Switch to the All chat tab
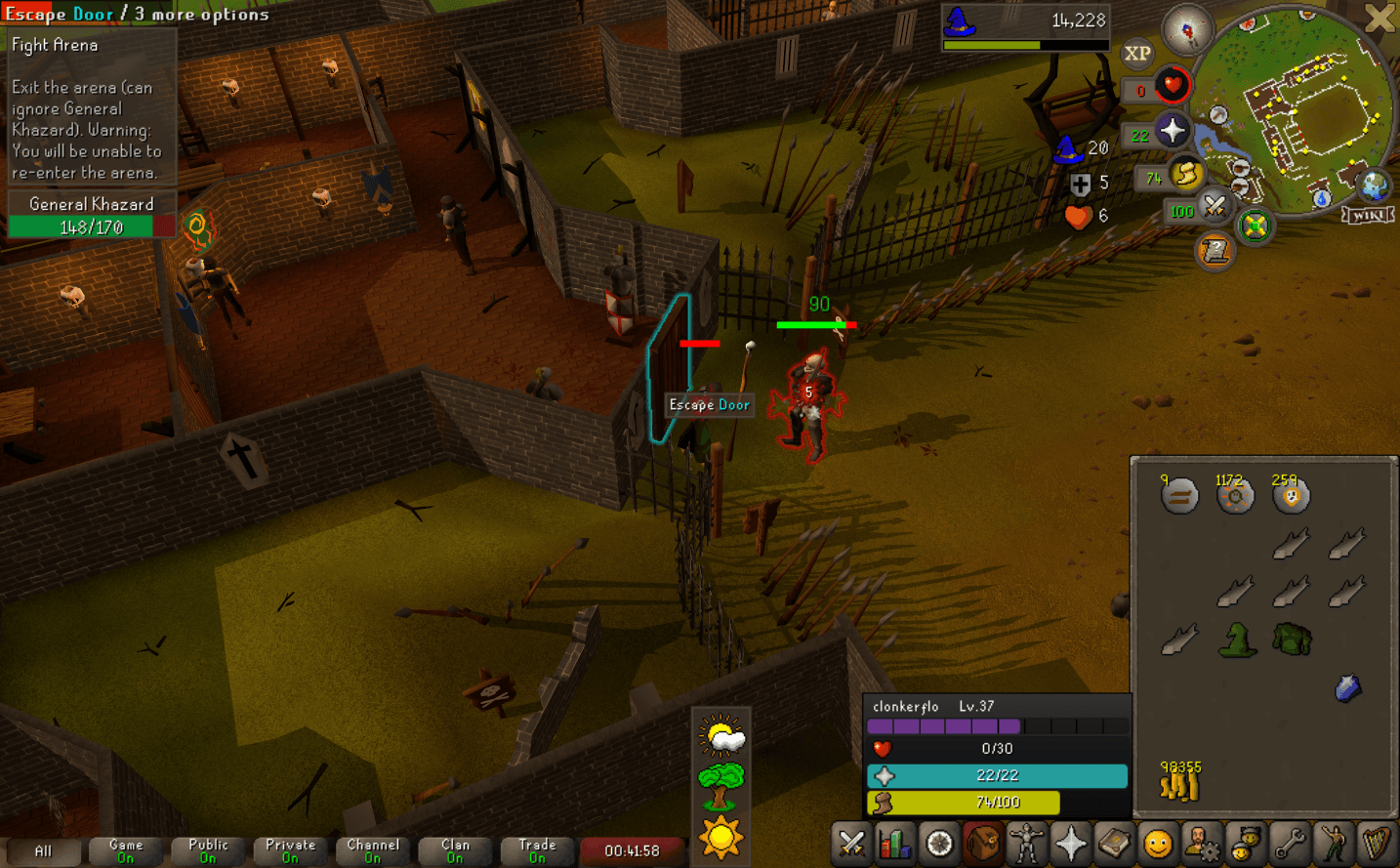 point(42,850)
